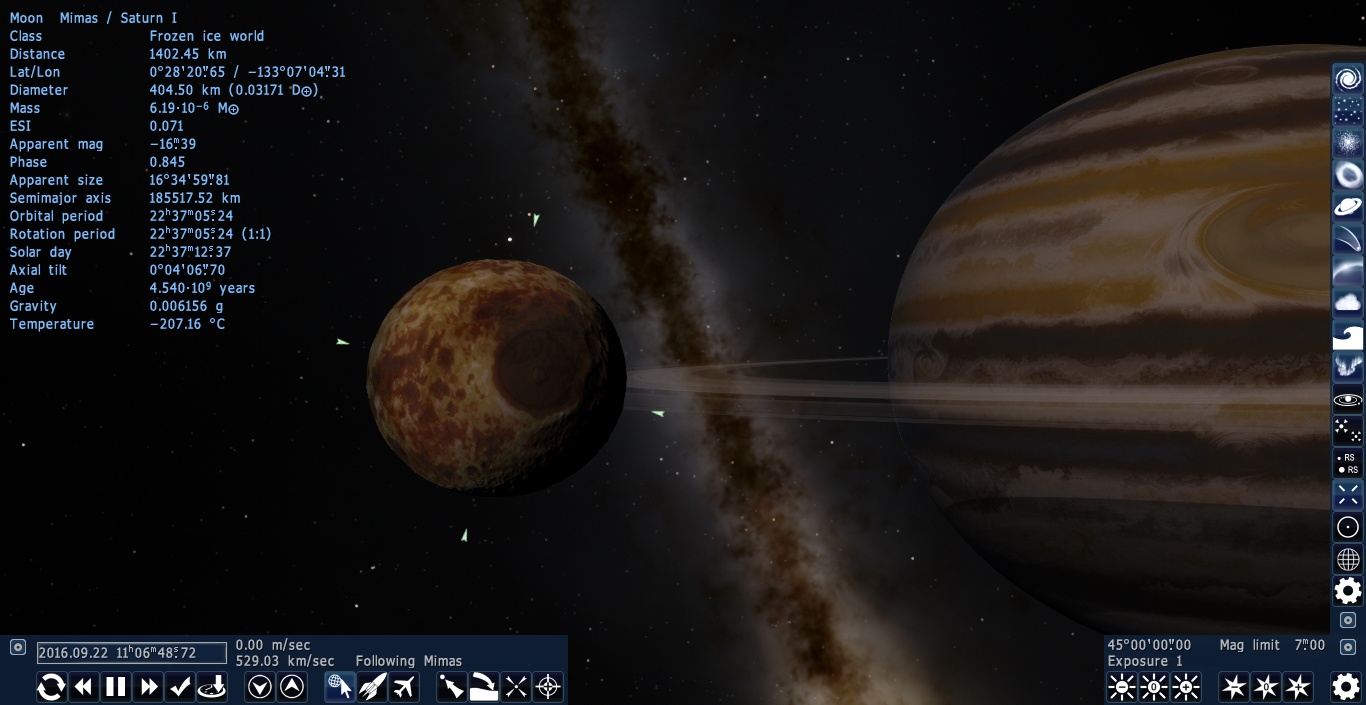The height and width of the screenshot is (705, 1366).
Task: Decrease exposure with sun minus button
Action: 1122,687
